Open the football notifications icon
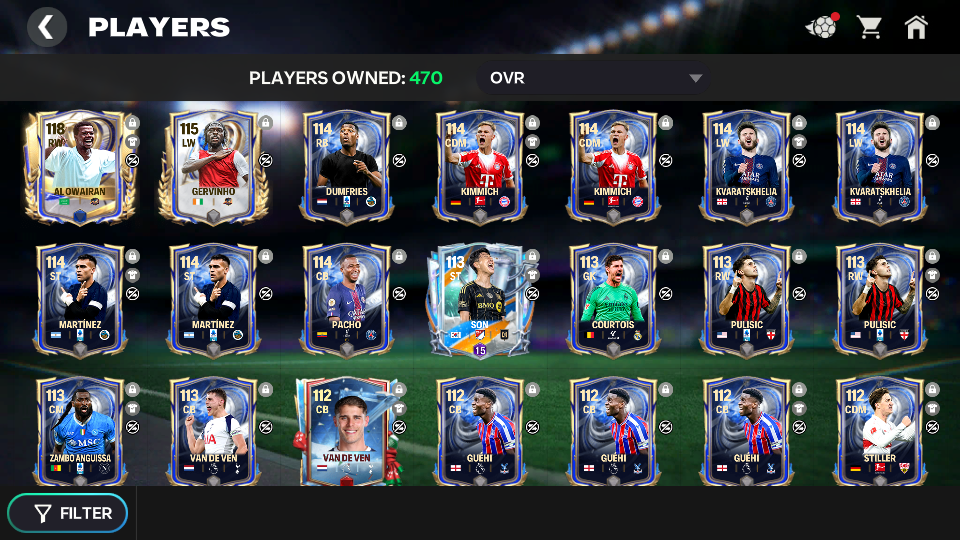The width and height of the screenshot is (960, 540). (x=821, y=27)
